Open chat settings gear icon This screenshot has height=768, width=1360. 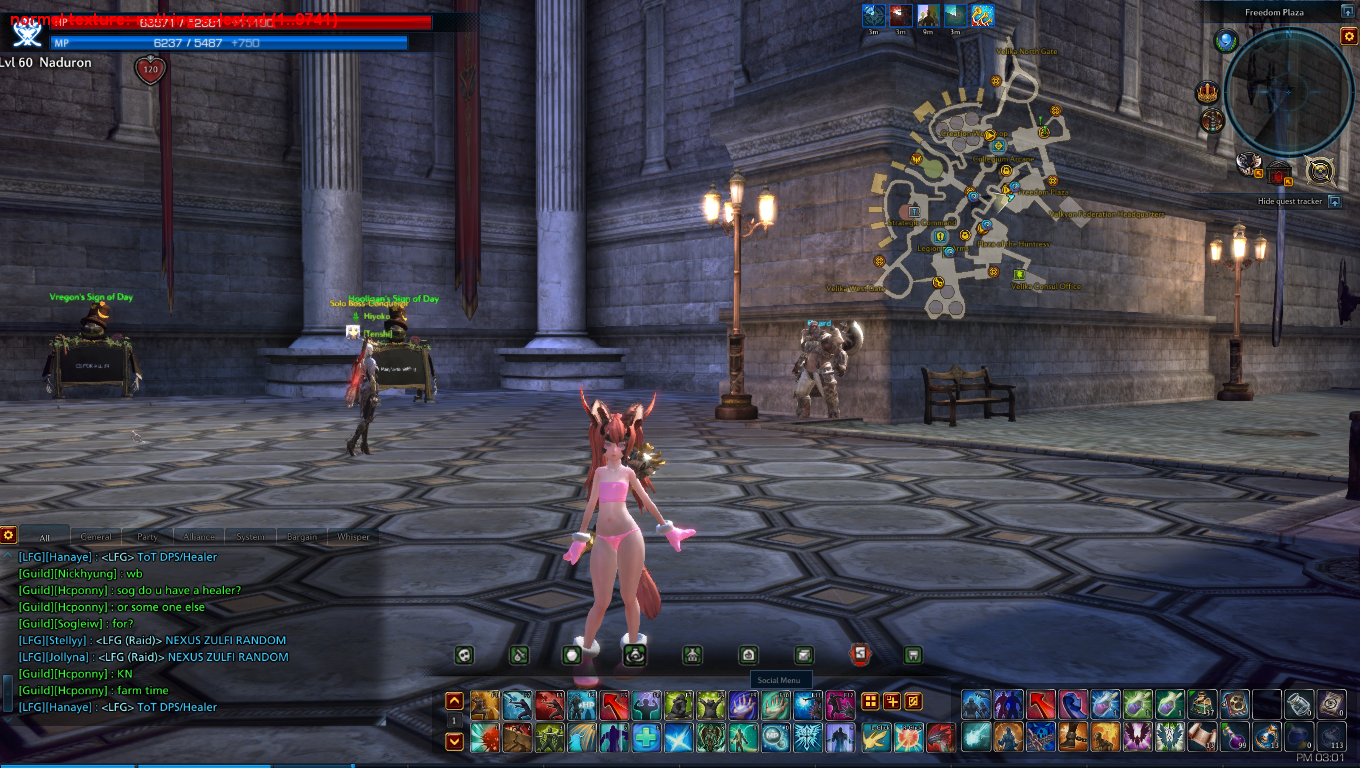pos(8,535)
